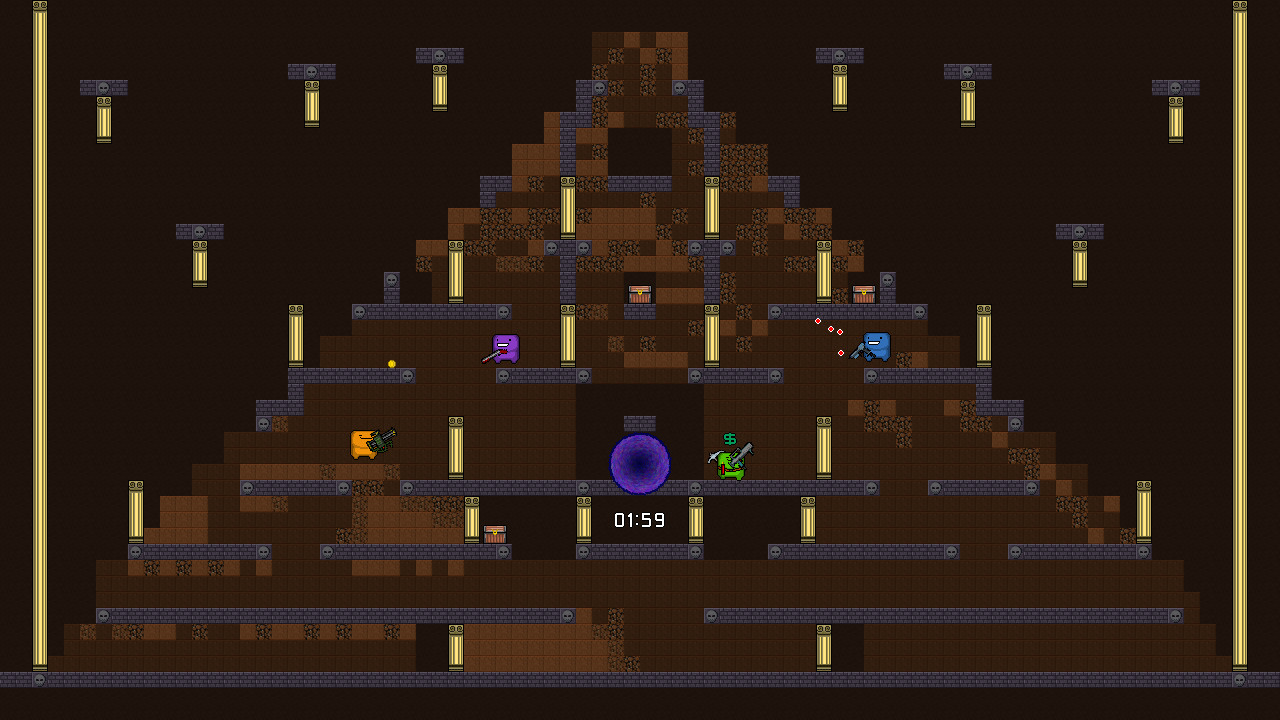
Task: Click the golden pillar beside the portal pit
Action: pyautogui.click(x=584, y=520)
